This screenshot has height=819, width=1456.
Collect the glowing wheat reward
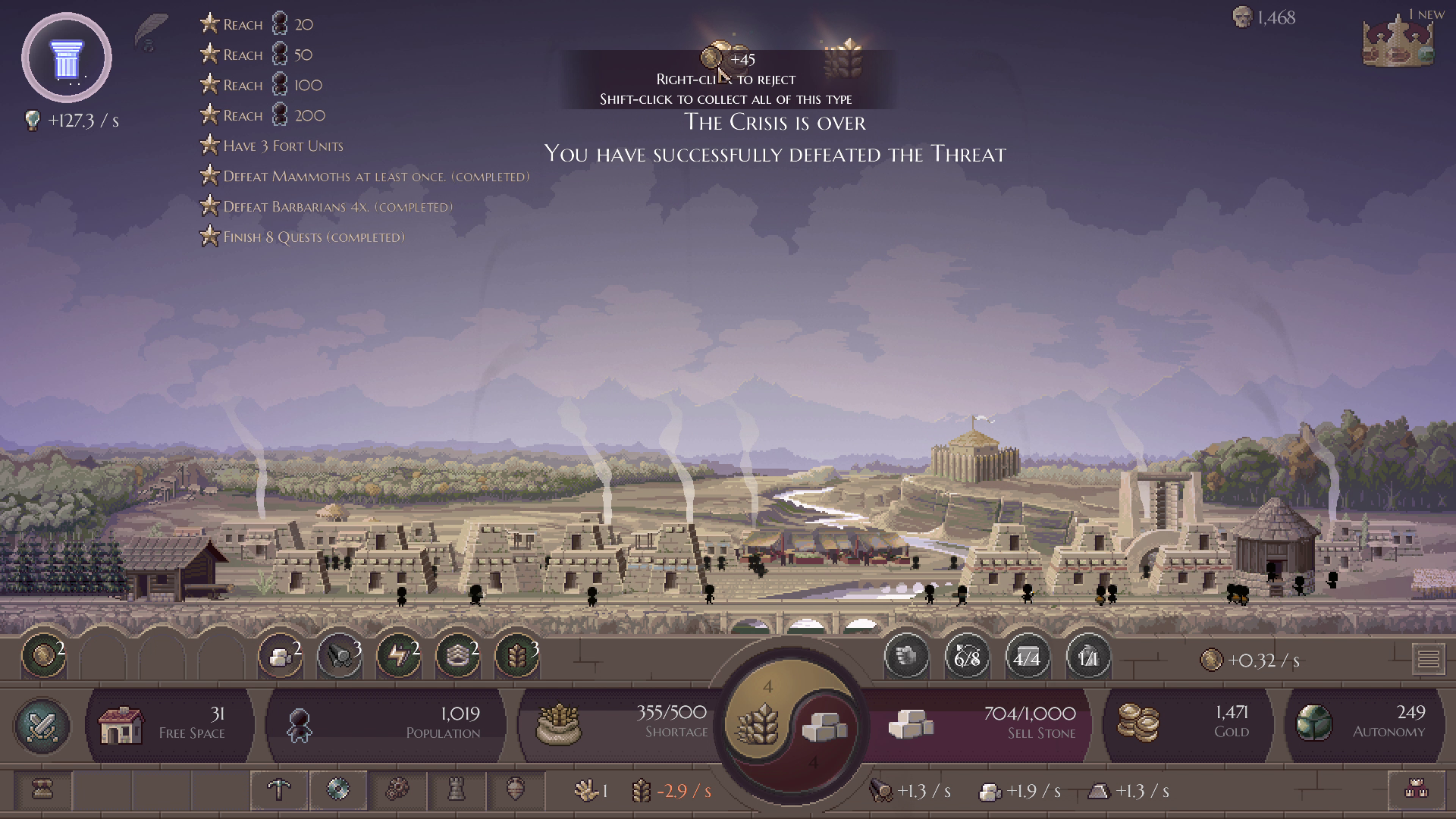[x=843, y=58]
